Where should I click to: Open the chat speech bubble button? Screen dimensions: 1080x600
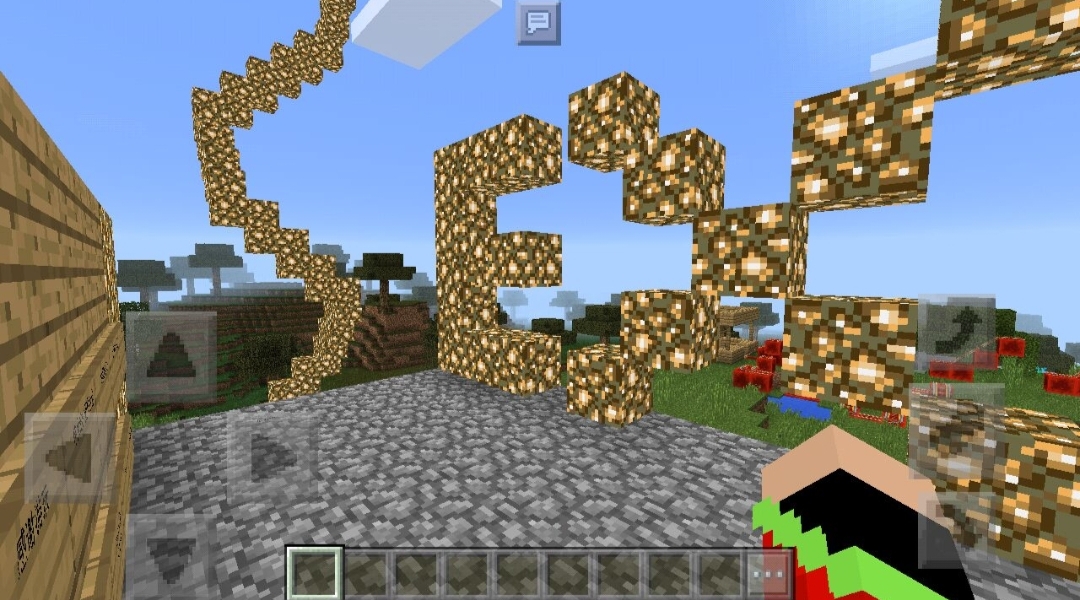[x=538, y=22]
